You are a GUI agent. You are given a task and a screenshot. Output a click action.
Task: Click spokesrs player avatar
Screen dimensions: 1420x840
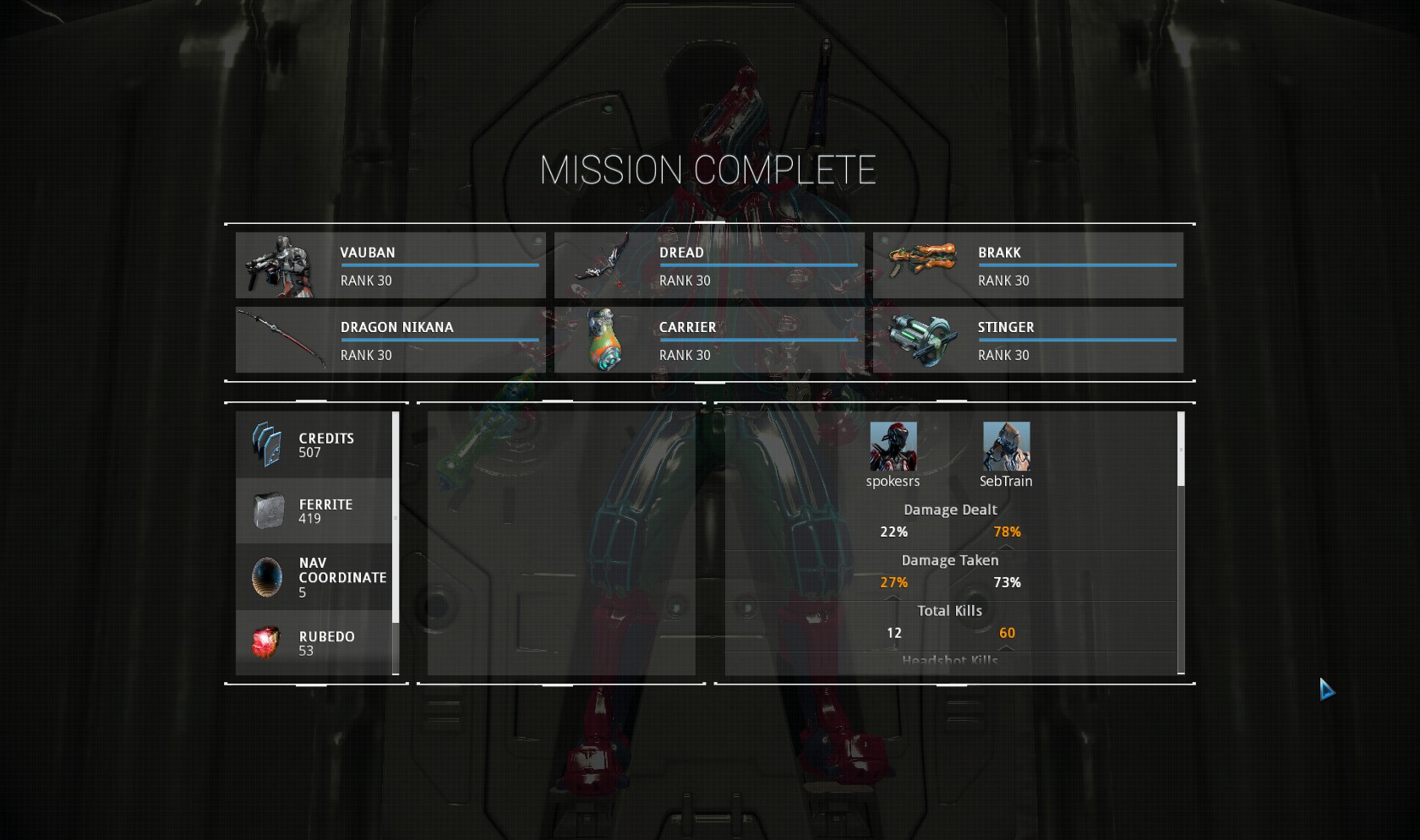893,447
